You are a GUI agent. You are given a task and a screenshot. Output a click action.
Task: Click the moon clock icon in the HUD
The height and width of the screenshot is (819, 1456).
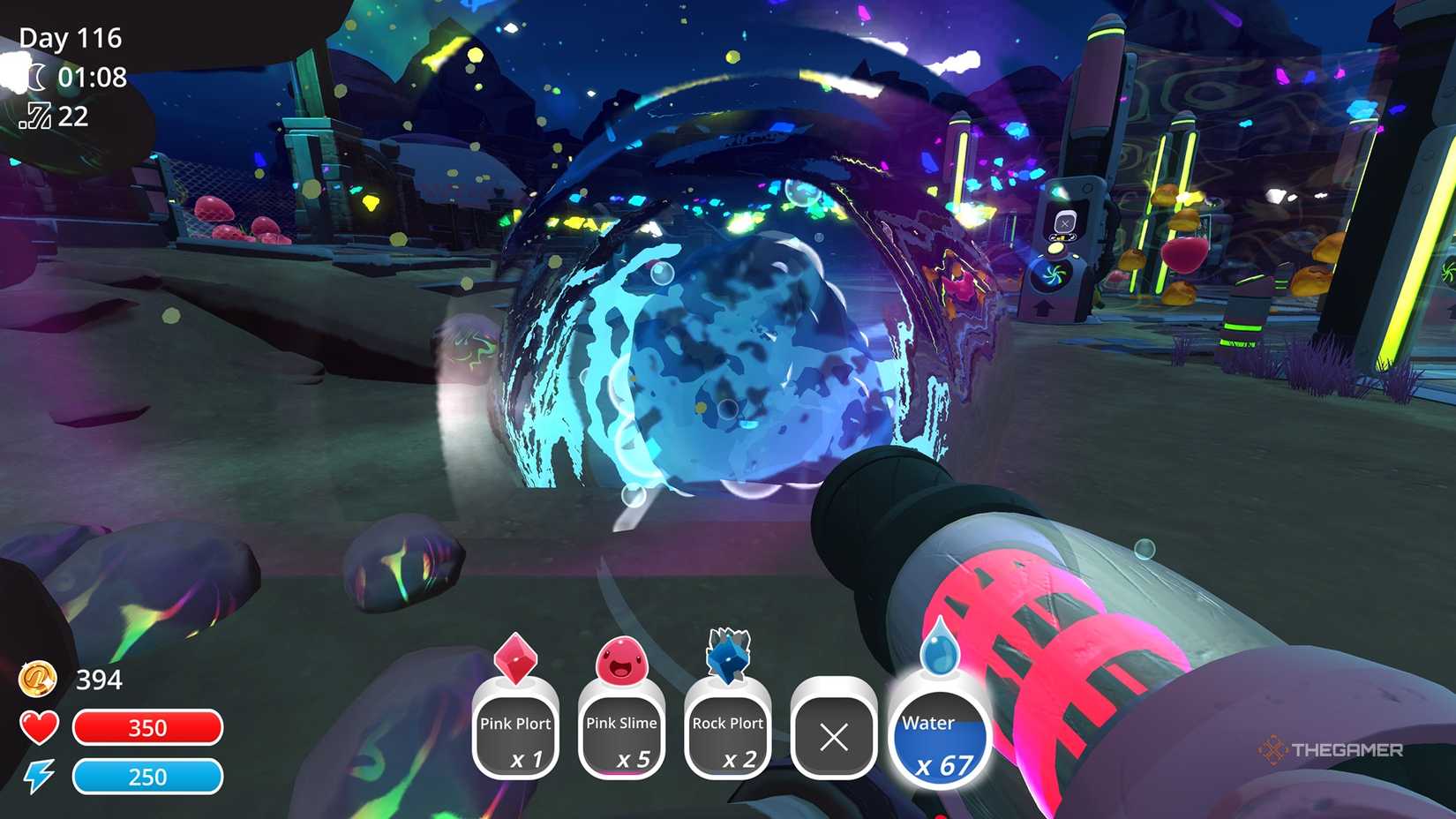(37, 79)
